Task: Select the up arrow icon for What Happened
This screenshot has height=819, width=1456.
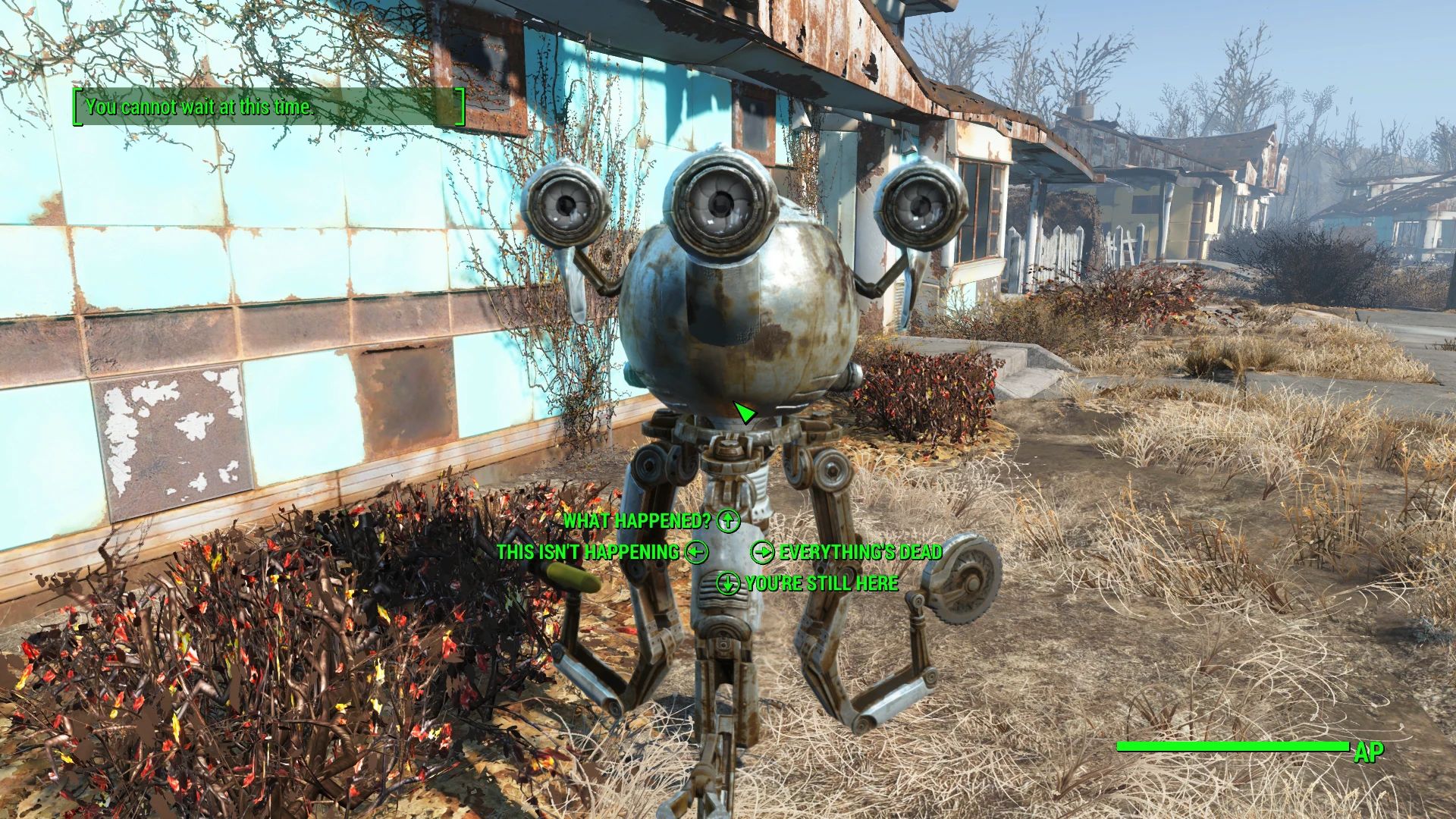Action: 727,522
